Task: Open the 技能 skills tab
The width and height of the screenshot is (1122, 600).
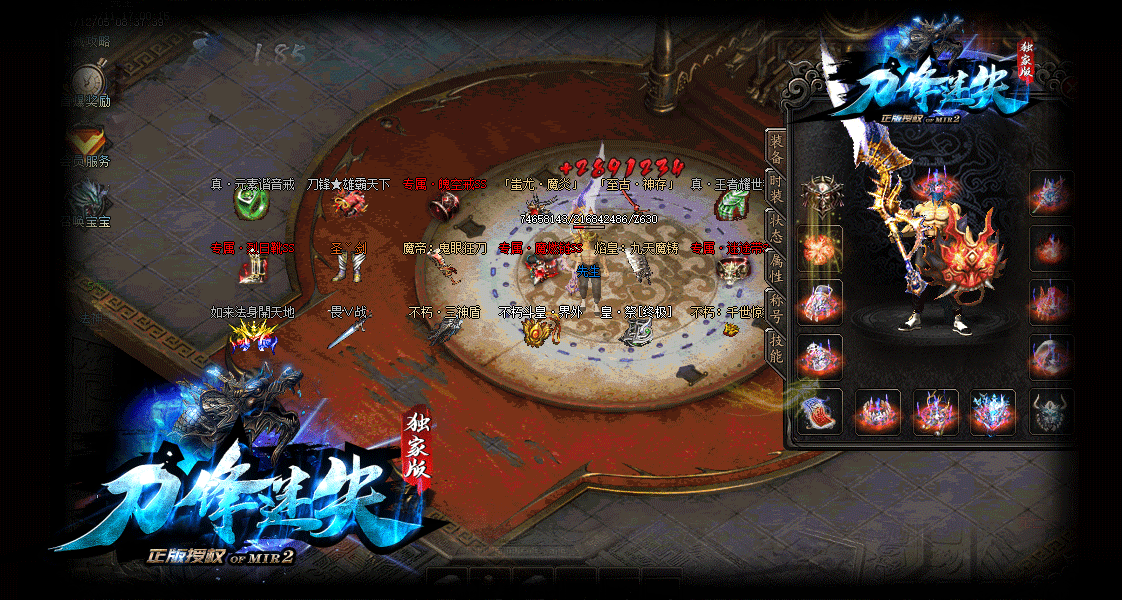Action: 776,346
